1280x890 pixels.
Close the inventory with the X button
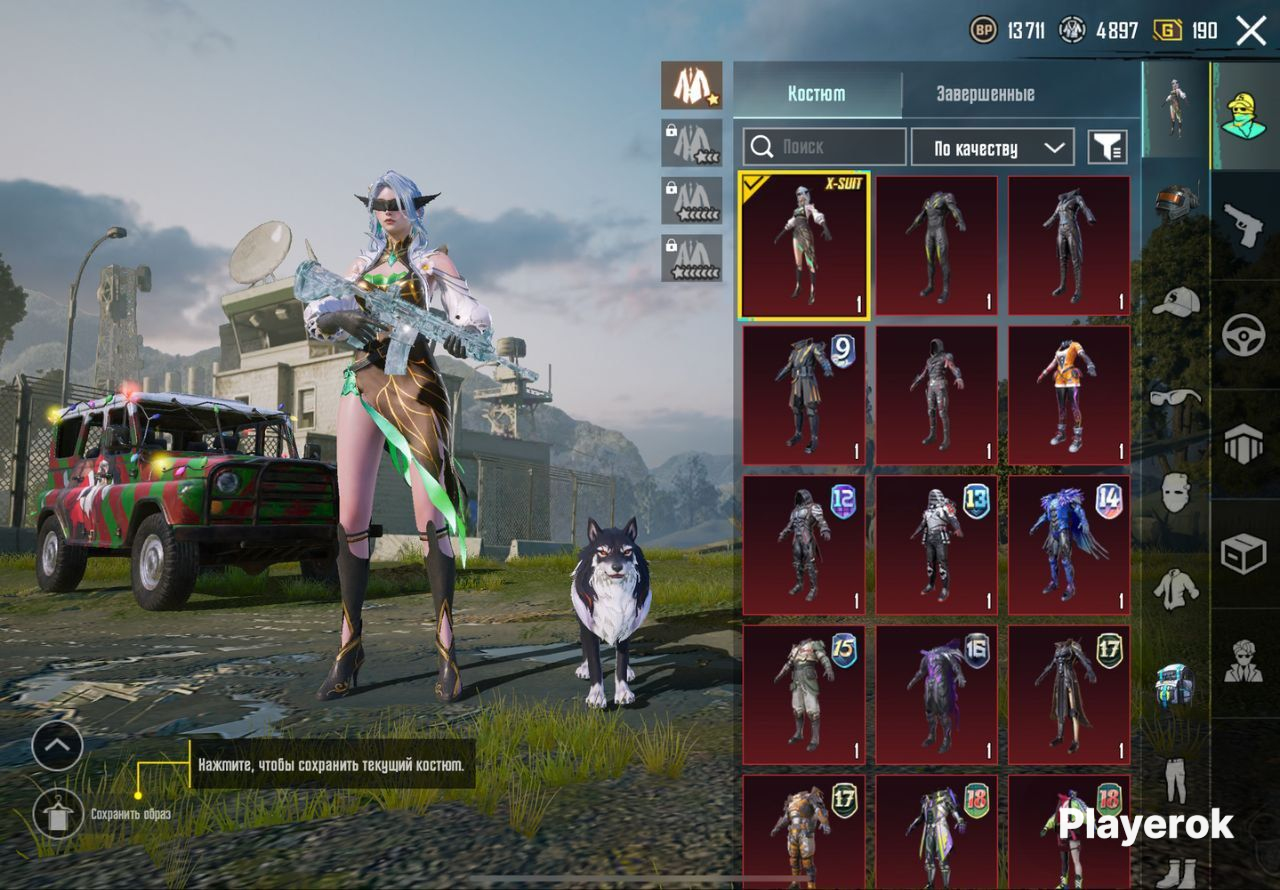tap(1251, 31)
